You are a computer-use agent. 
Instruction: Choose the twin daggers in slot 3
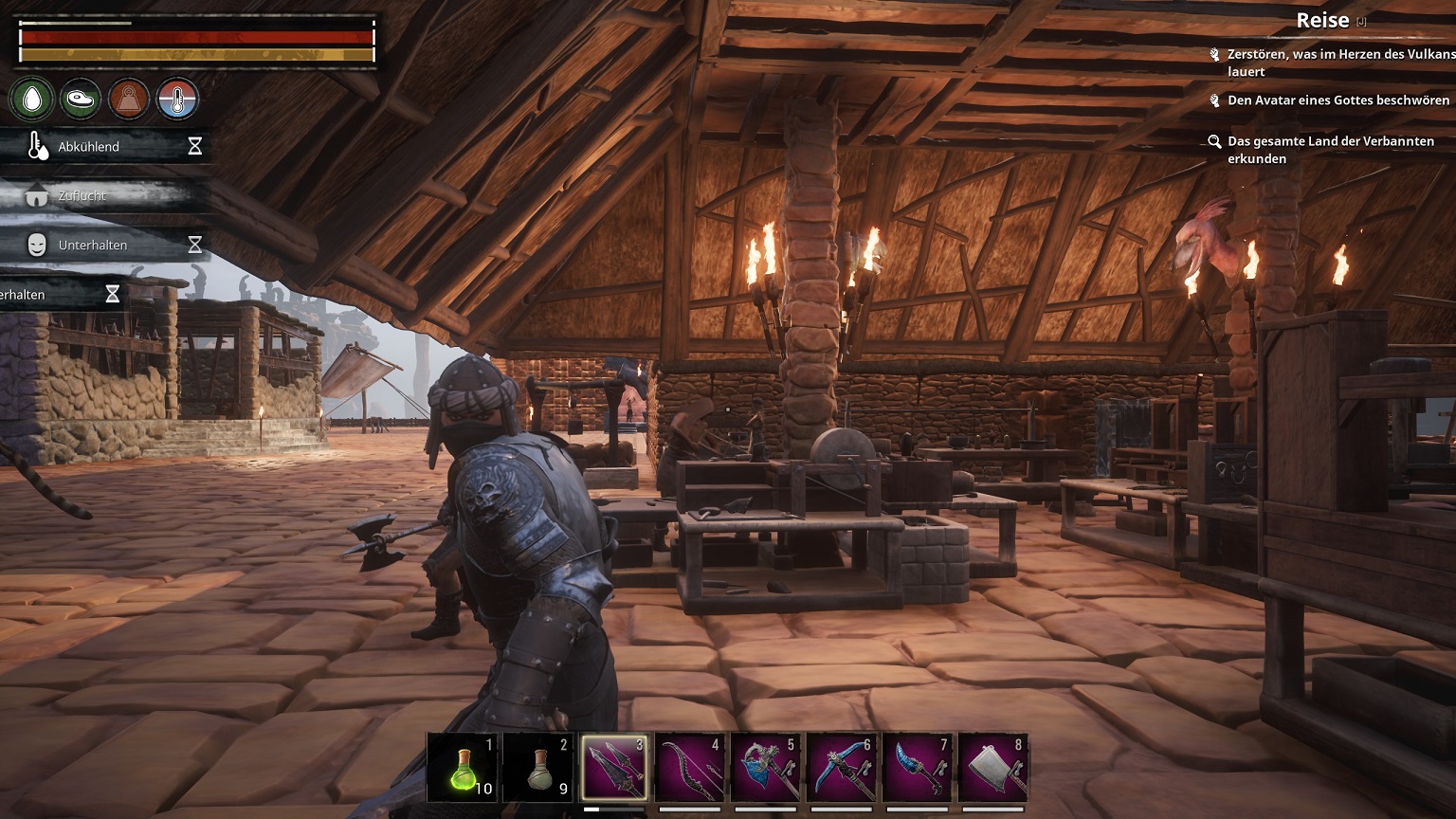[614, 768]
